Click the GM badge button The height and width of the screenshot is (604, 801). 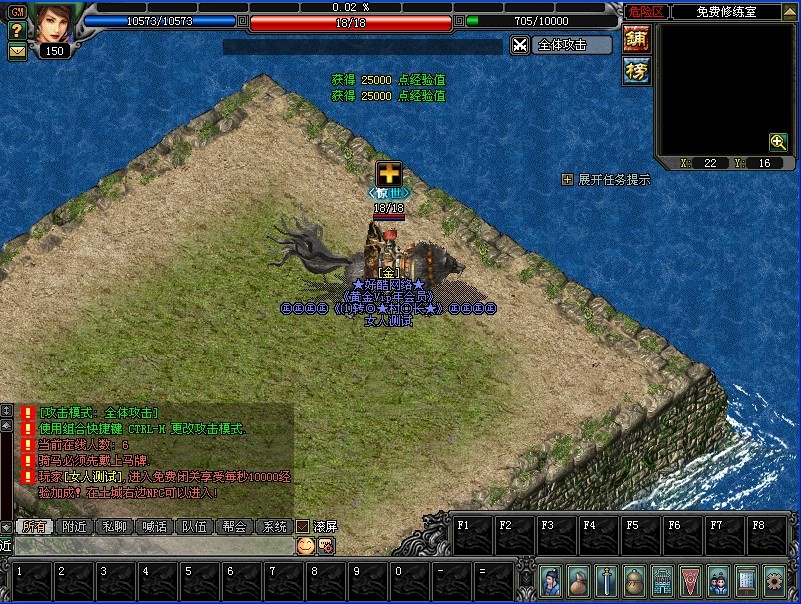click(16, 12)
